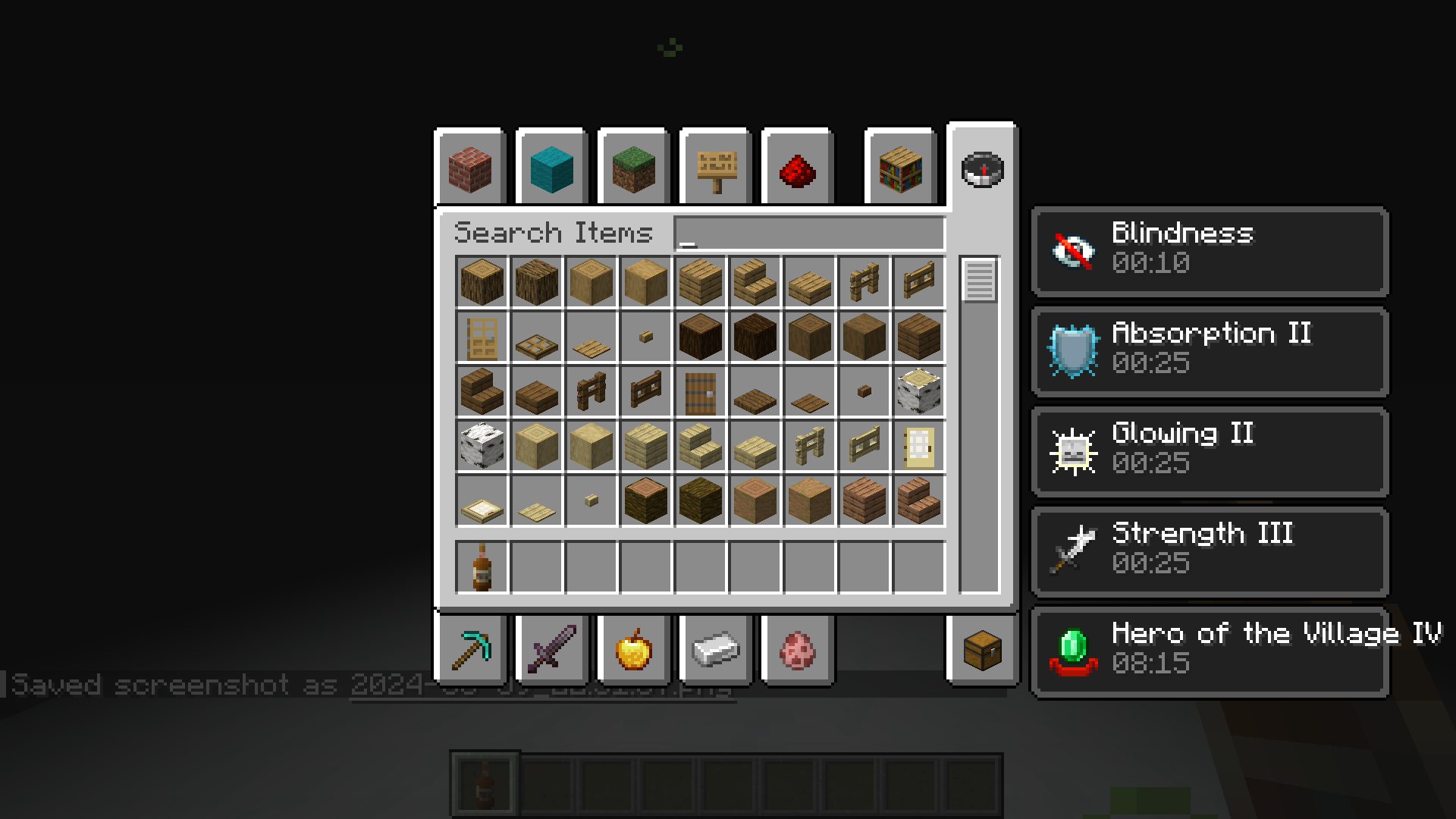Select the white birch door item

[x=919, y=446]
